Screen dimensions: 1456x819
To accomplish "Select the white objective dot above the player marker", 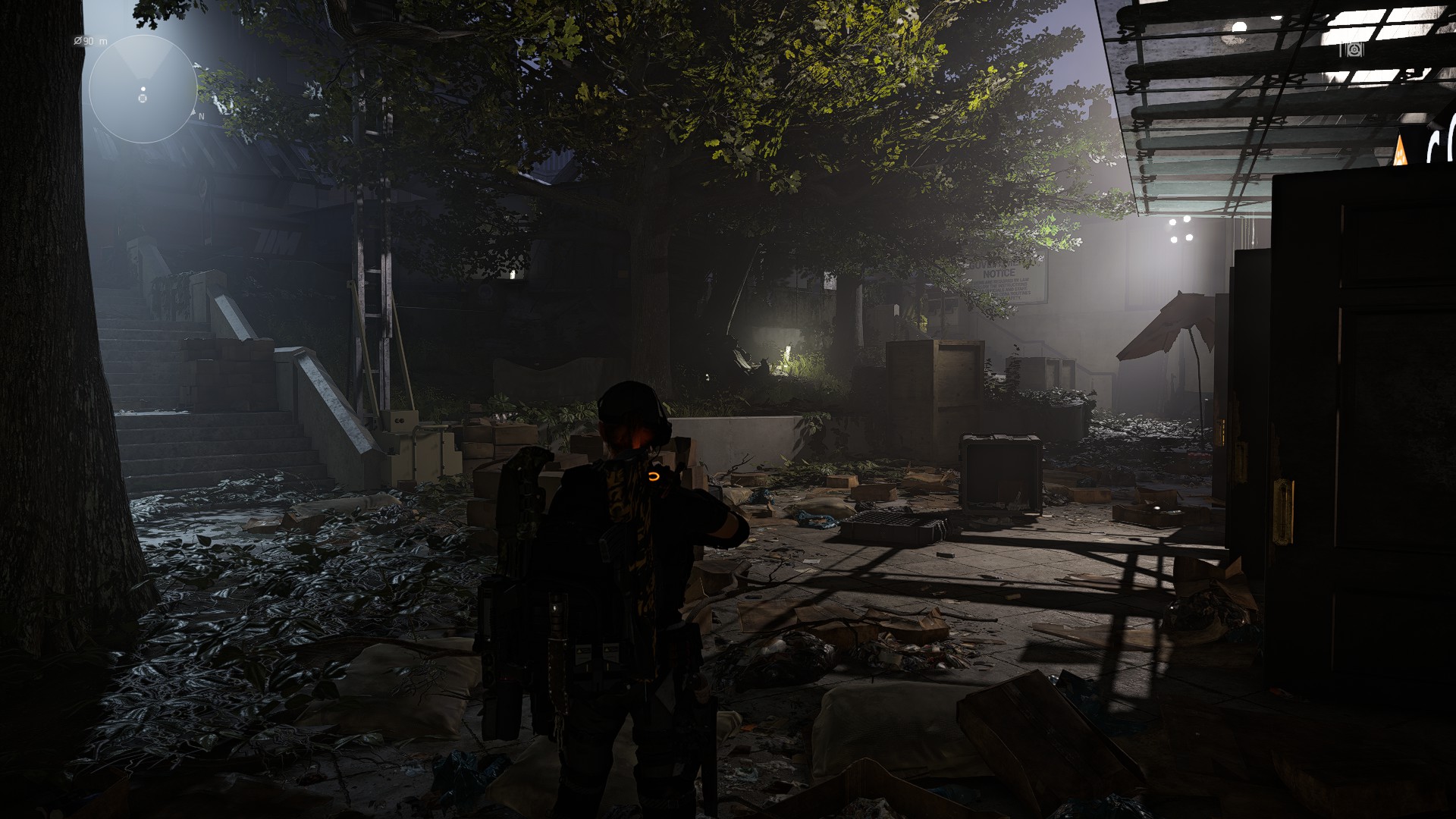I will (x=143, y=89).
